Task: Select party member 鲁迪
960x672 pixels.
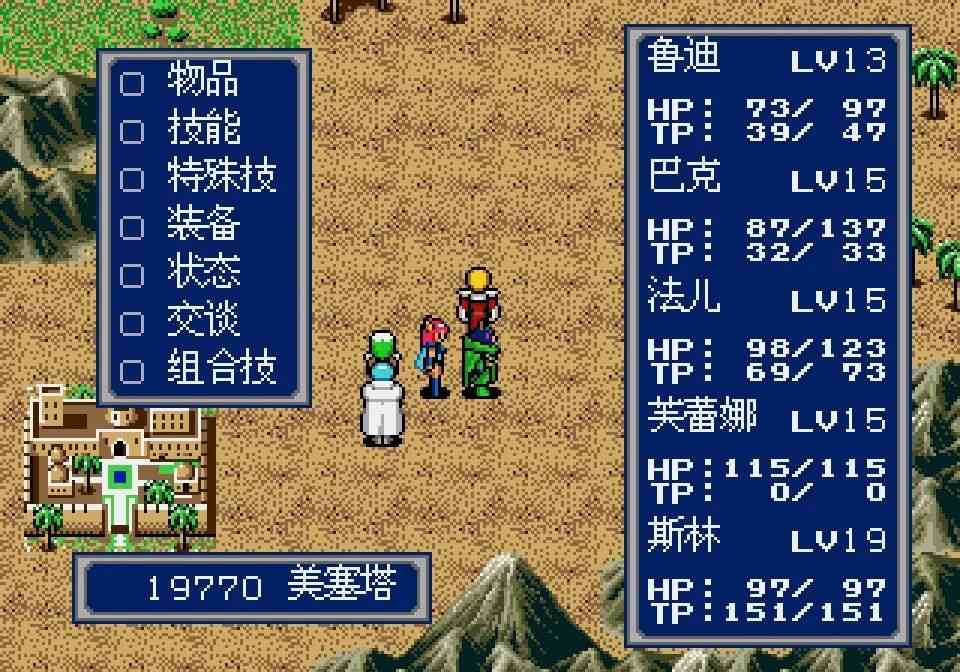Action: click(x=684, y=57)
